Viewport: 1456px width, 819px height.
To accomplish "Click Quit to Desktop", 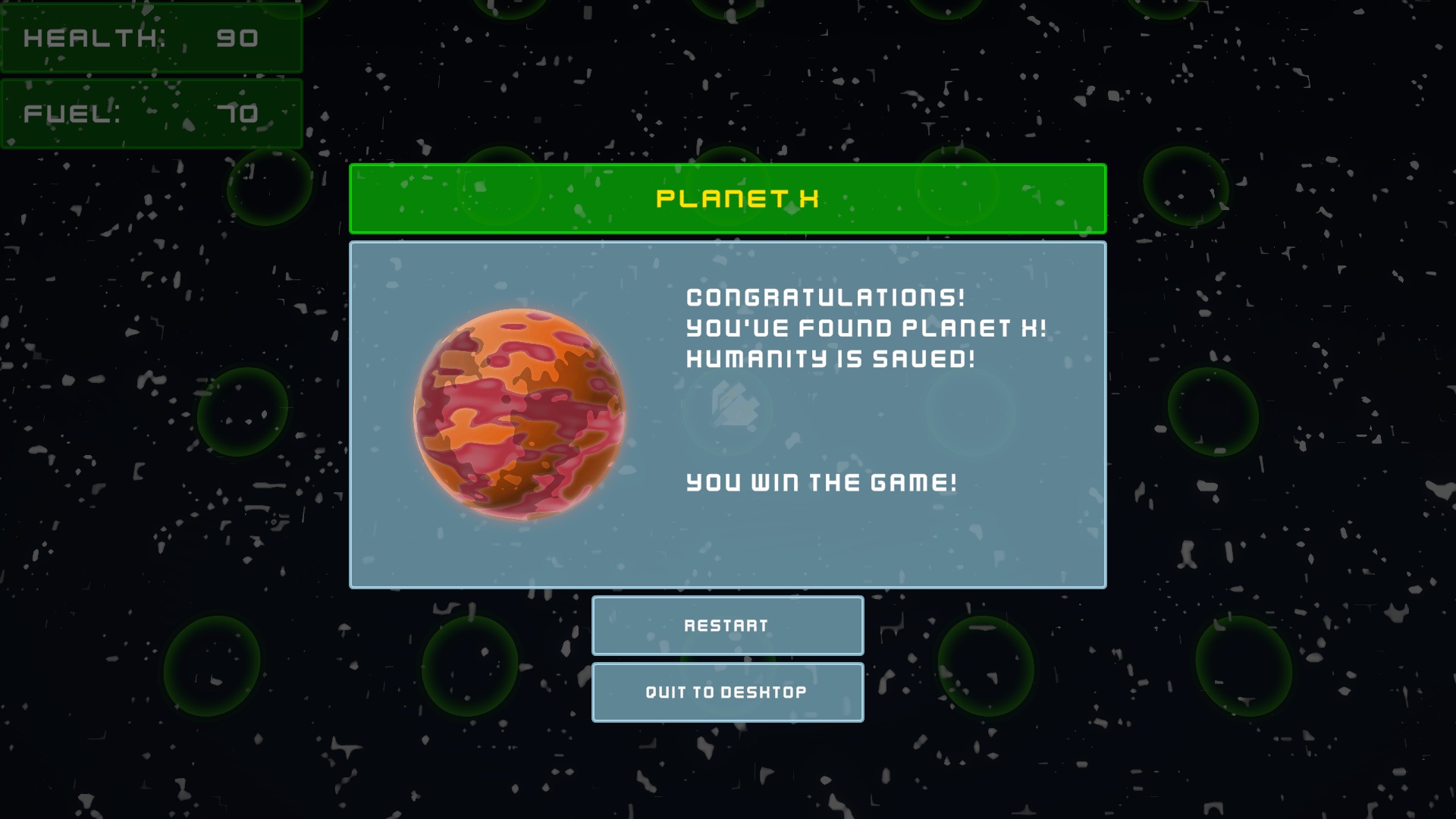I will (x=726, y=692).
